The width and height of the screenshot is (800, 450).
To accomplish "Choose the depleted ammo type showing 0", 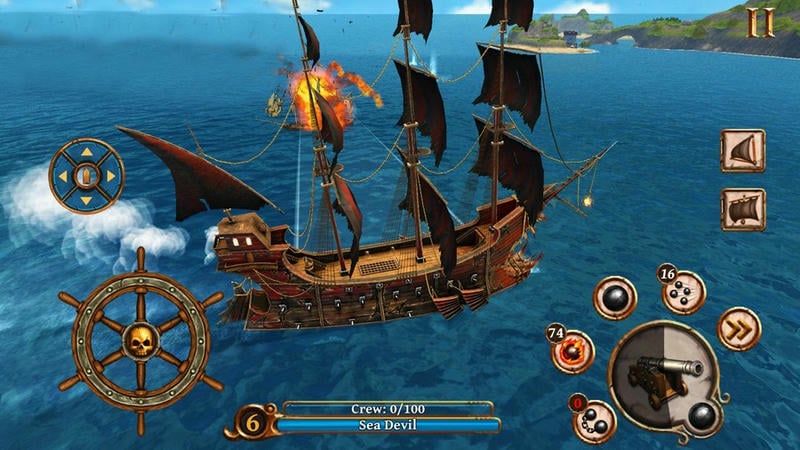I will [594, 419].
